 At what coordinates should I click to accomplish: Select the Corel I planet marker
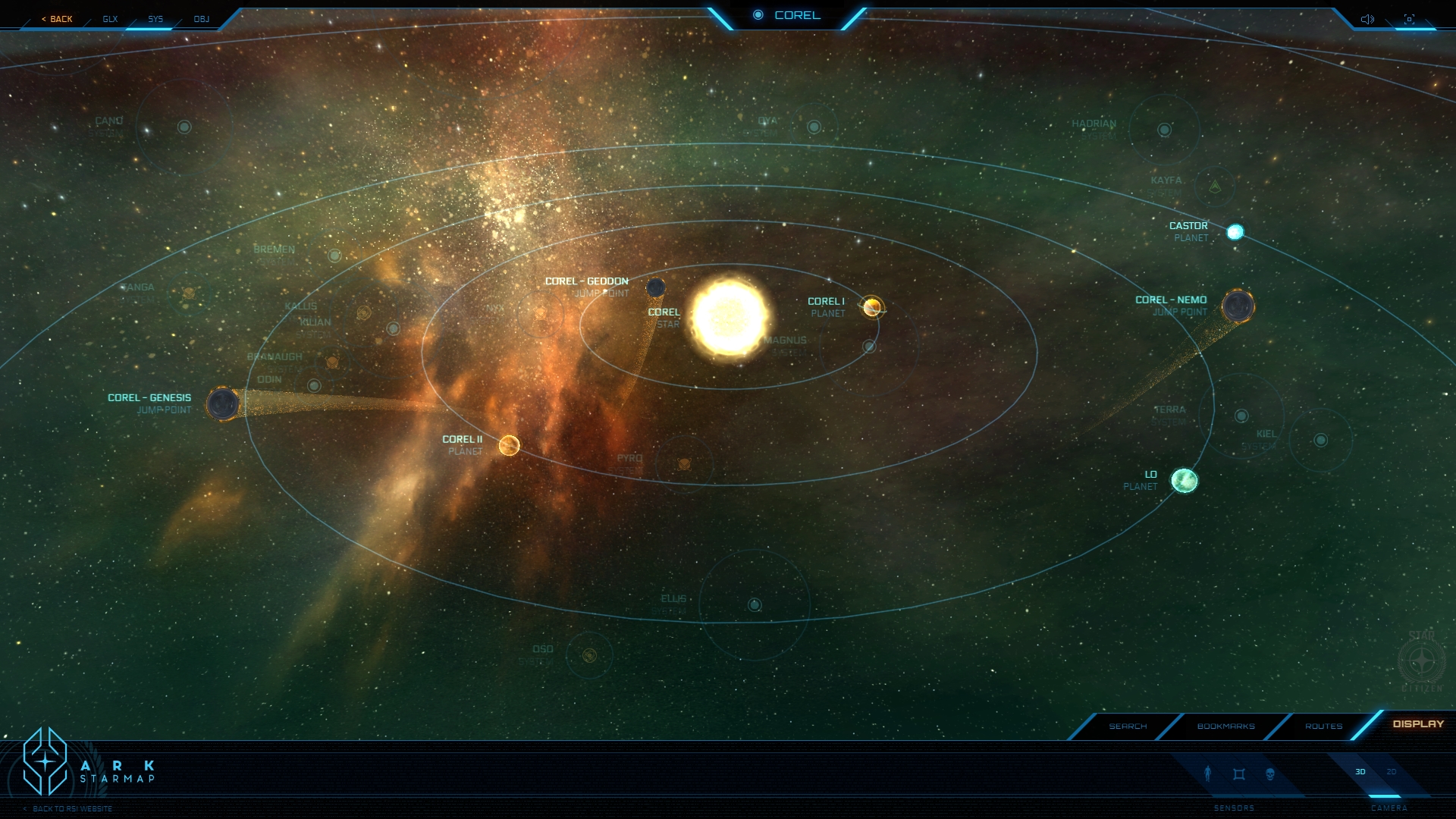point(872,307)
